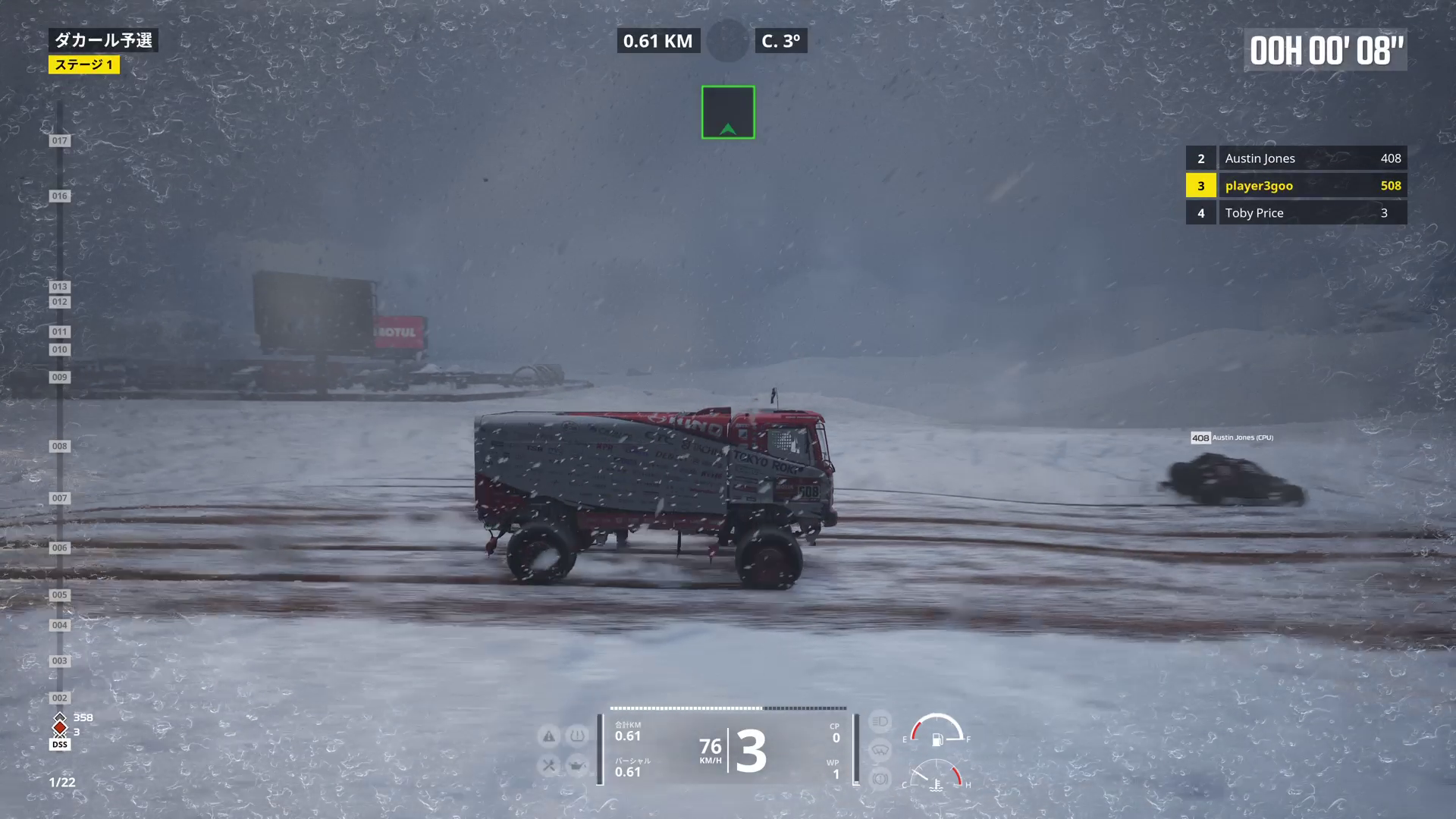Select waypoint marker 002 on the route bar

click(x=59, y=698)
